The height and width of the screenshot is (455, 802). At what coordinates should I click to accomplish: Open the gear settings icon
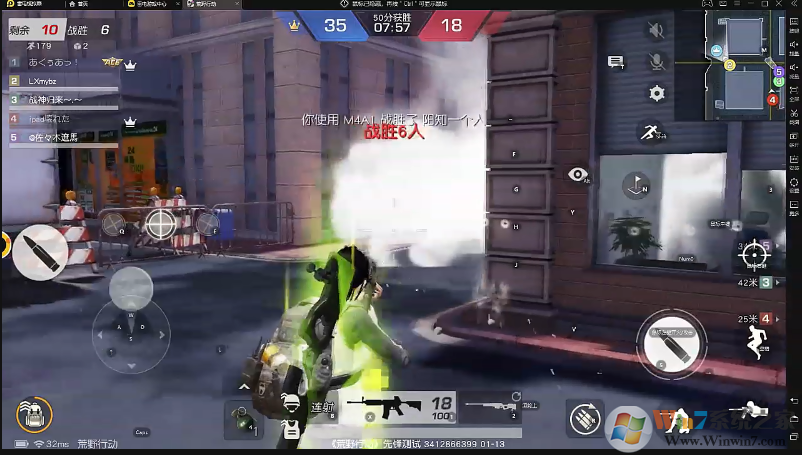pos(656,93)
